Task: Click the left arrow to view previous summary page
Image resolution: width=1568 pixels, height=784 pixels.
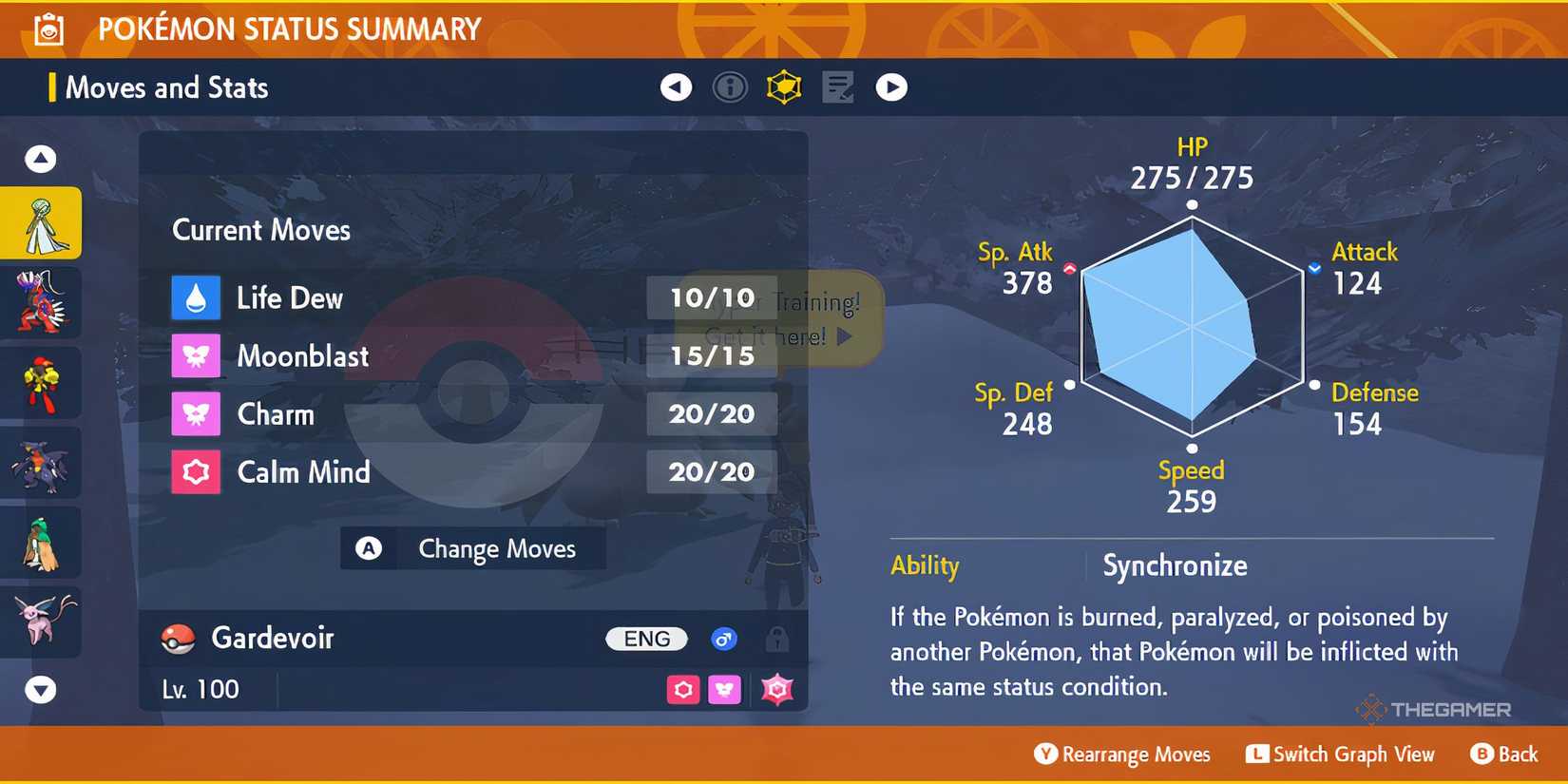Action: coord(675,86)
